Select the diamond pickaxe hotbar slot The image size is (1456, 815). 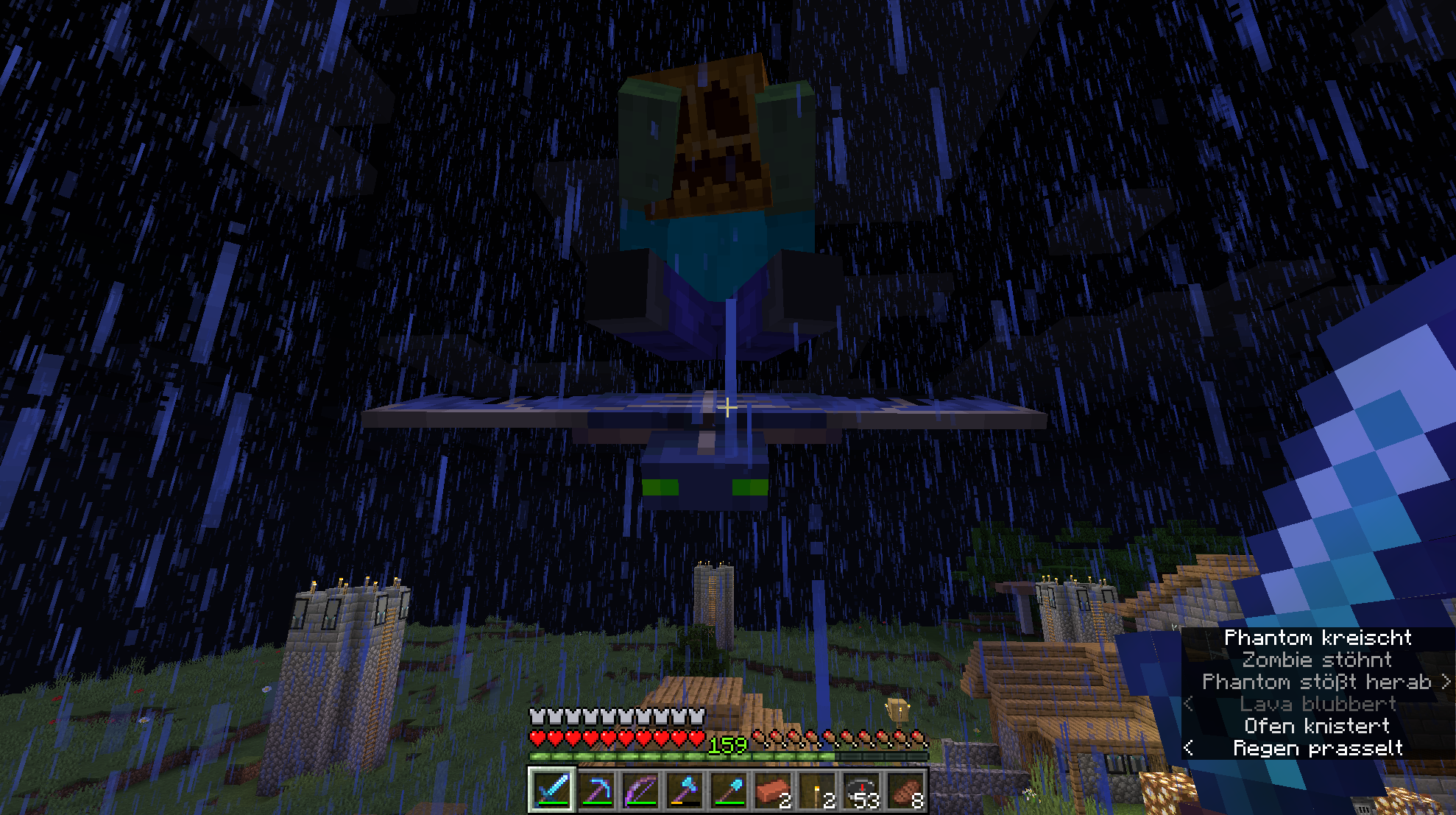pyautogui.click(x=596, y=791)
